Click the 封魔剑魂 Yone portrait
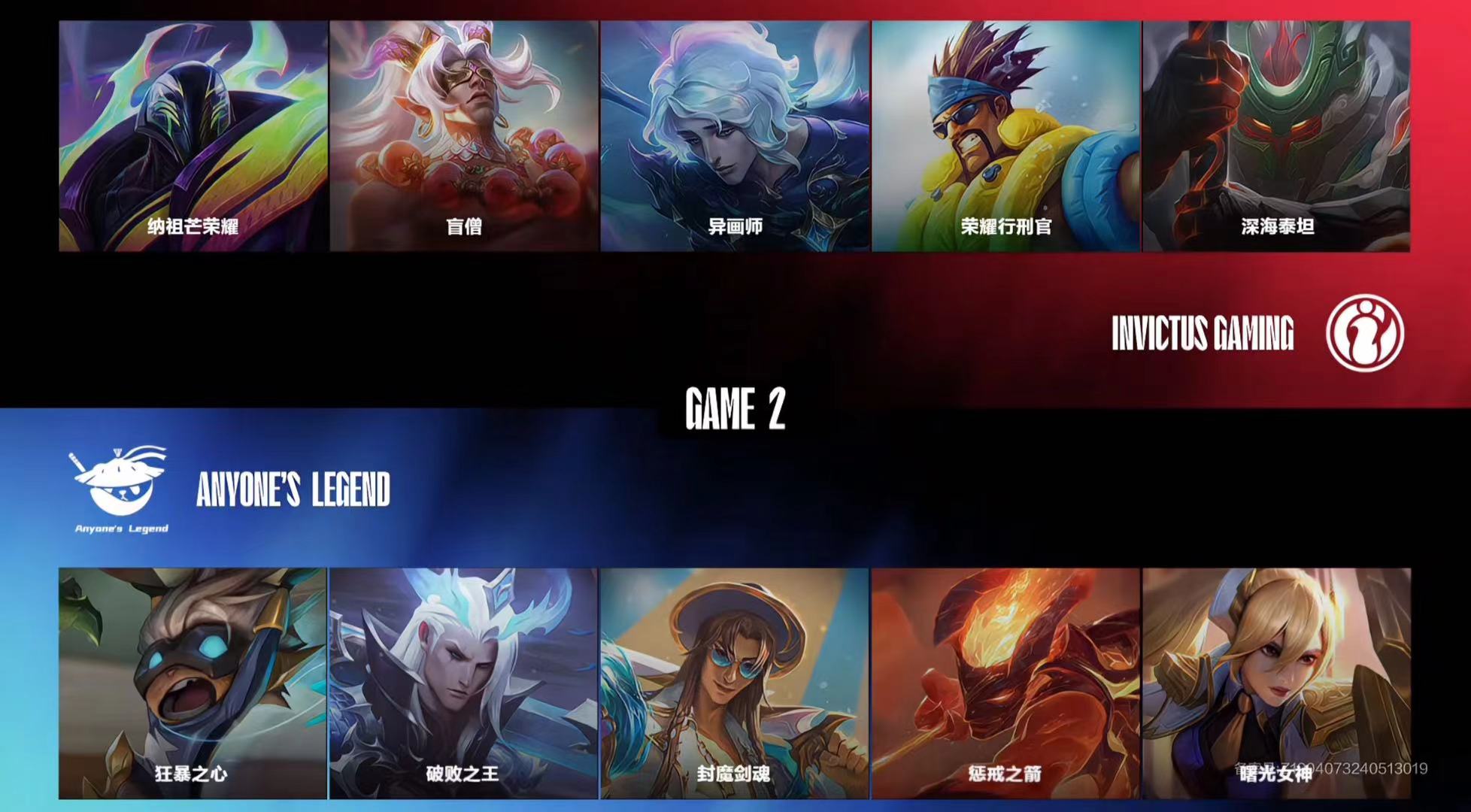 pyautogui.click(x=735, y=683)
